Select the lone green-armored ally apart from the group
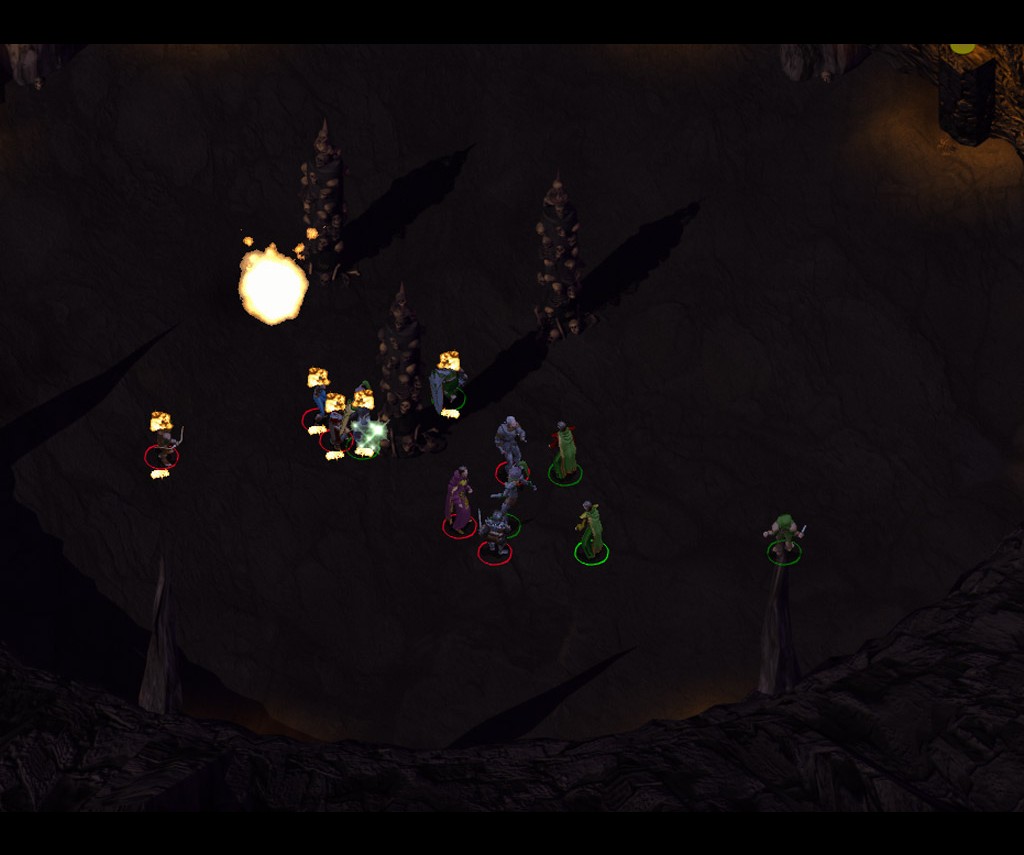The height and width of the screenshot is (855, 1024). [784, 536]
